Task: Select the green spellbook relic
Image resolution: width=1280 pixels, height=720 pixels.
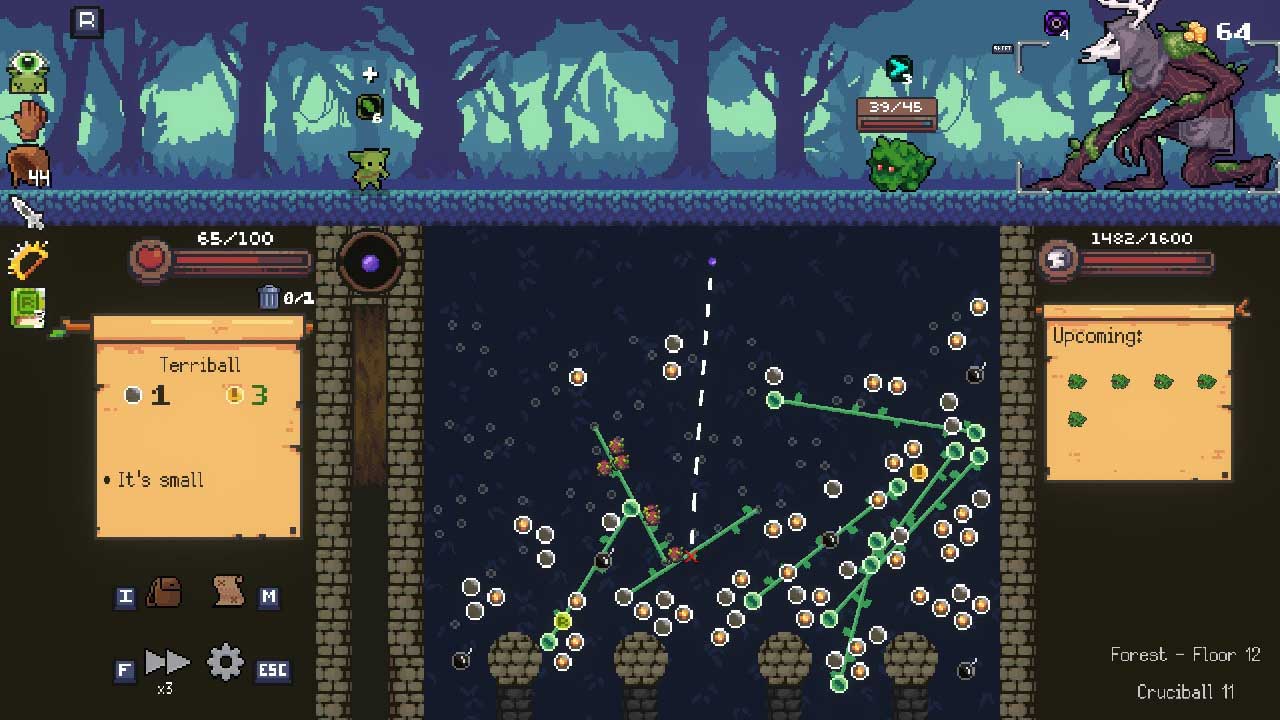Action: 28,307
